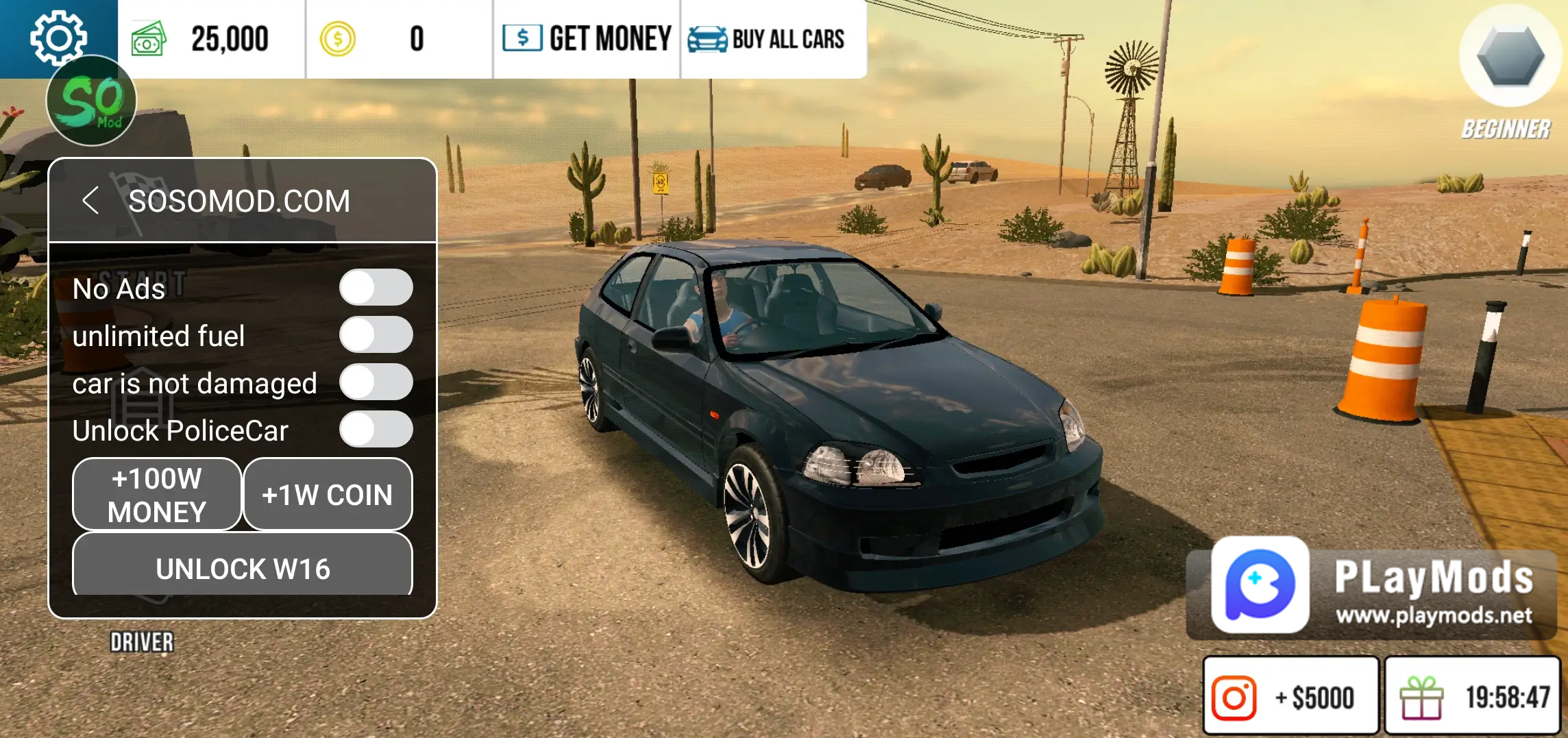Enable the unlimited fuel toggle
This screenshot has height=738, width=1568.
tap(376, 335)
